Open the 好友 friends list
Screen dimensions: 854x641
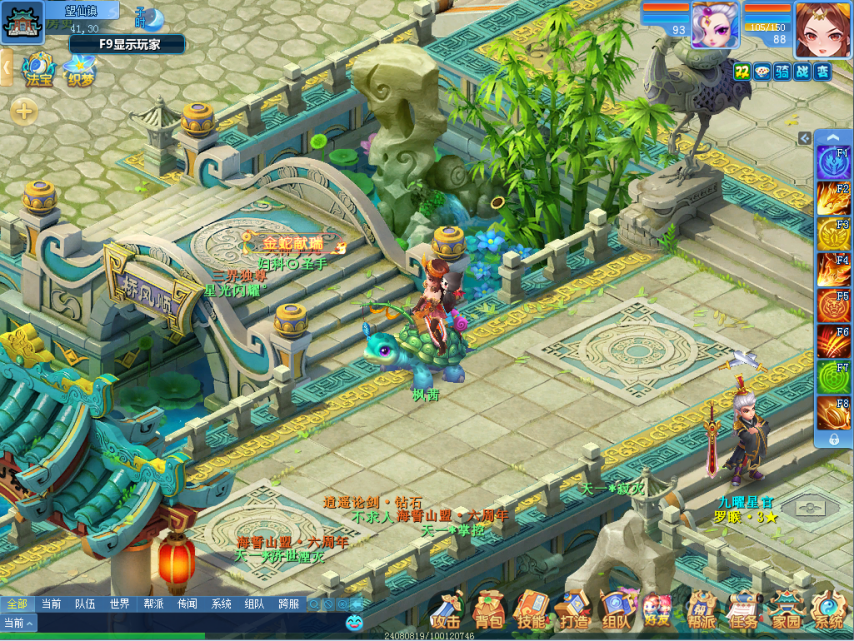click(x=657, y=610)
